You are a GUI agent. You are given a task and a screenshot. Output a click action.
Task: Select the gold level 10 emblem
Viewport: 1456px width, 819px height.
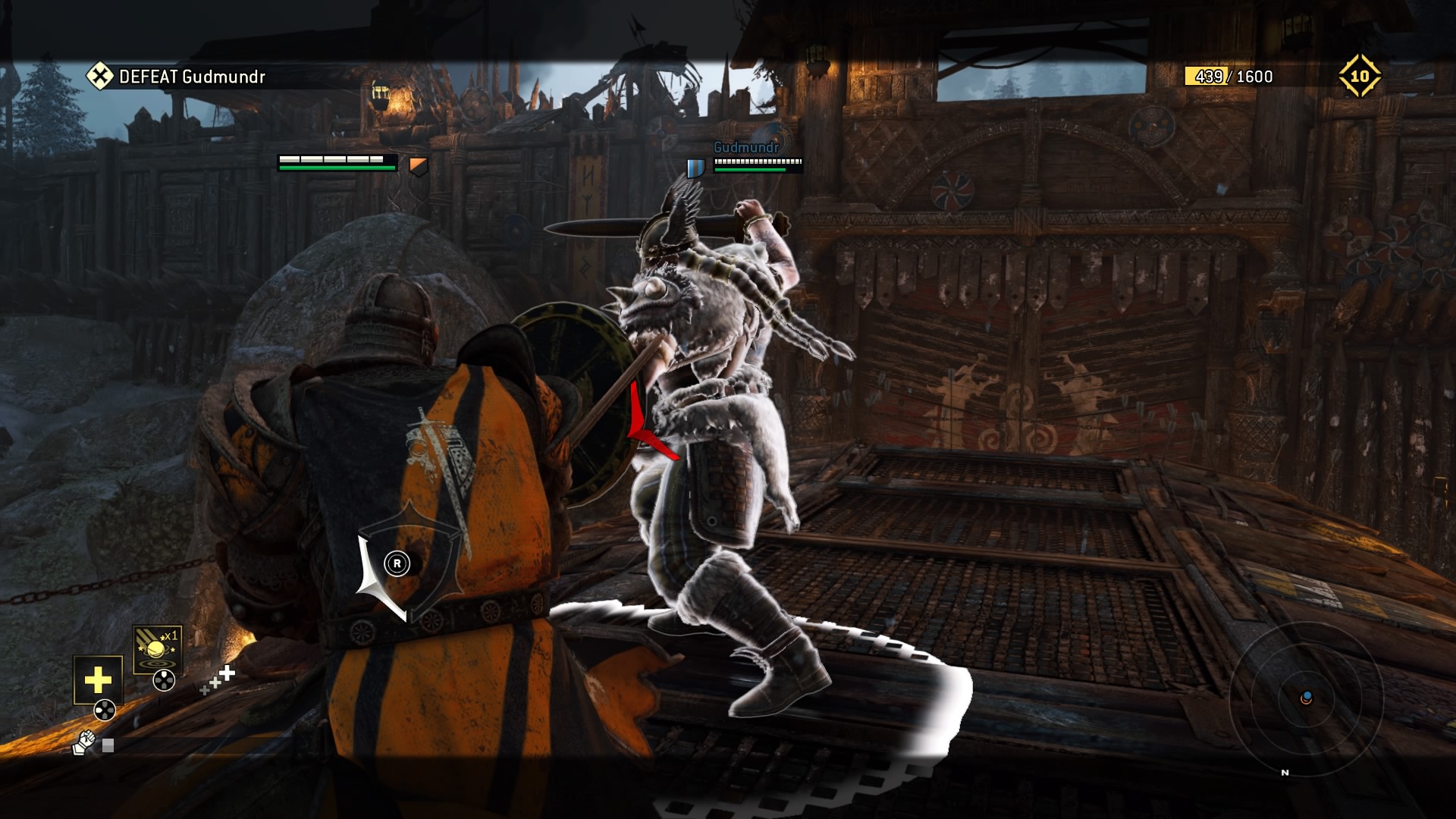click(1359, 76)
